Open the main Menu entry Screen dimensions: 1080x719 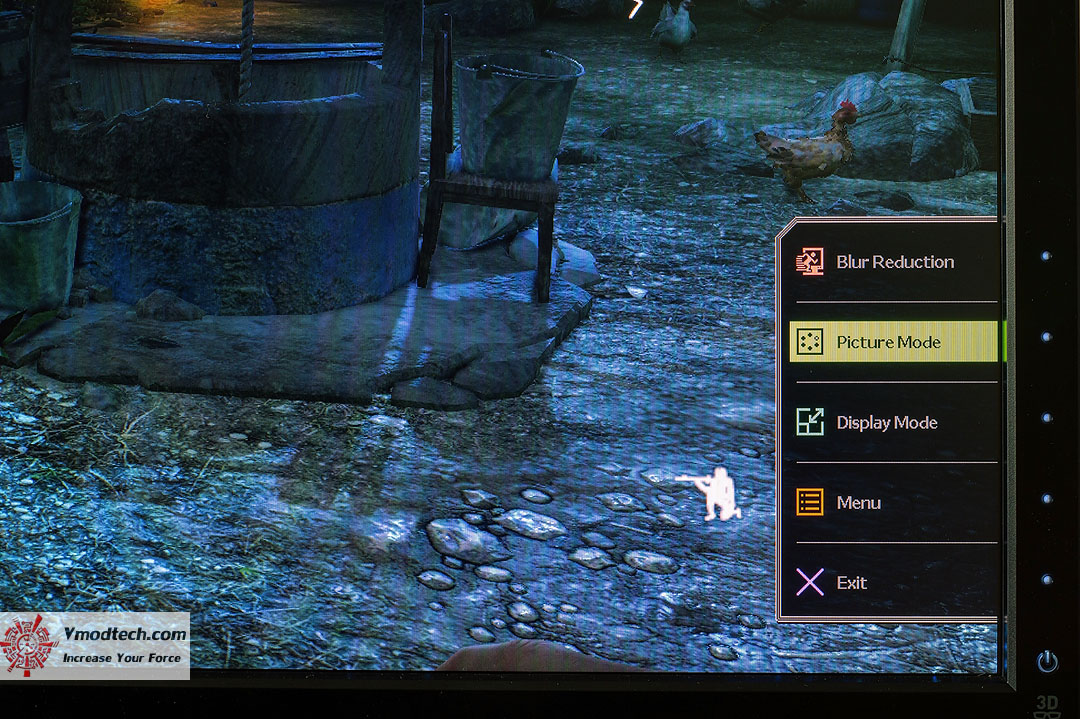[857, 503]
